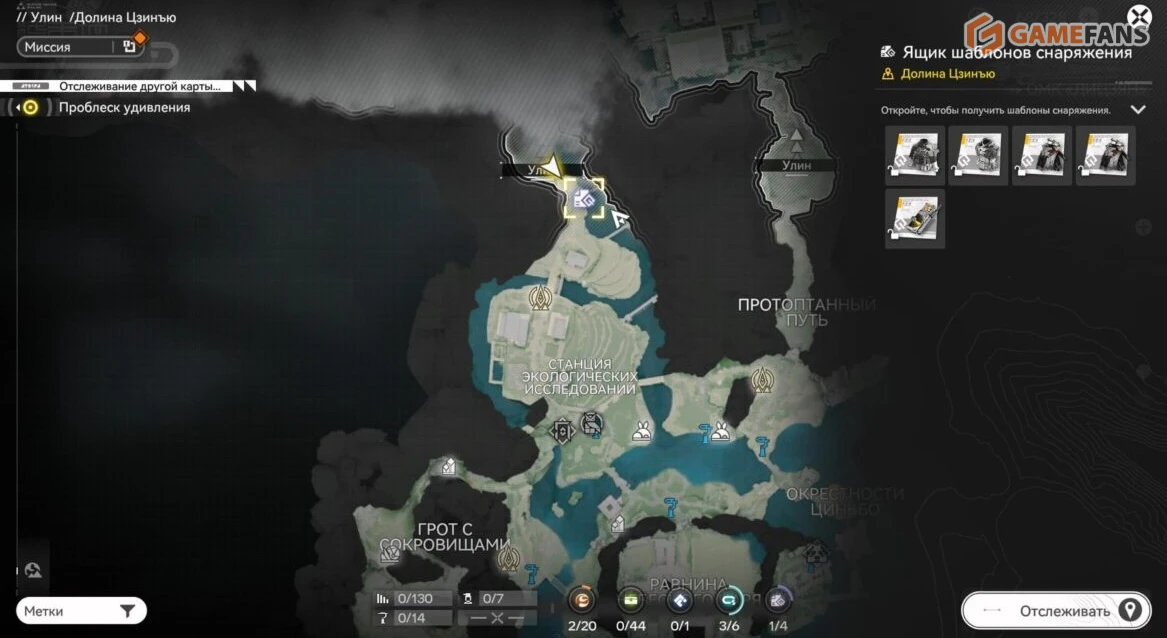Toggle the gear template crate 1/4 filter
The image size is (1167, 638).
pyautogui.click(x=778, y=600)
